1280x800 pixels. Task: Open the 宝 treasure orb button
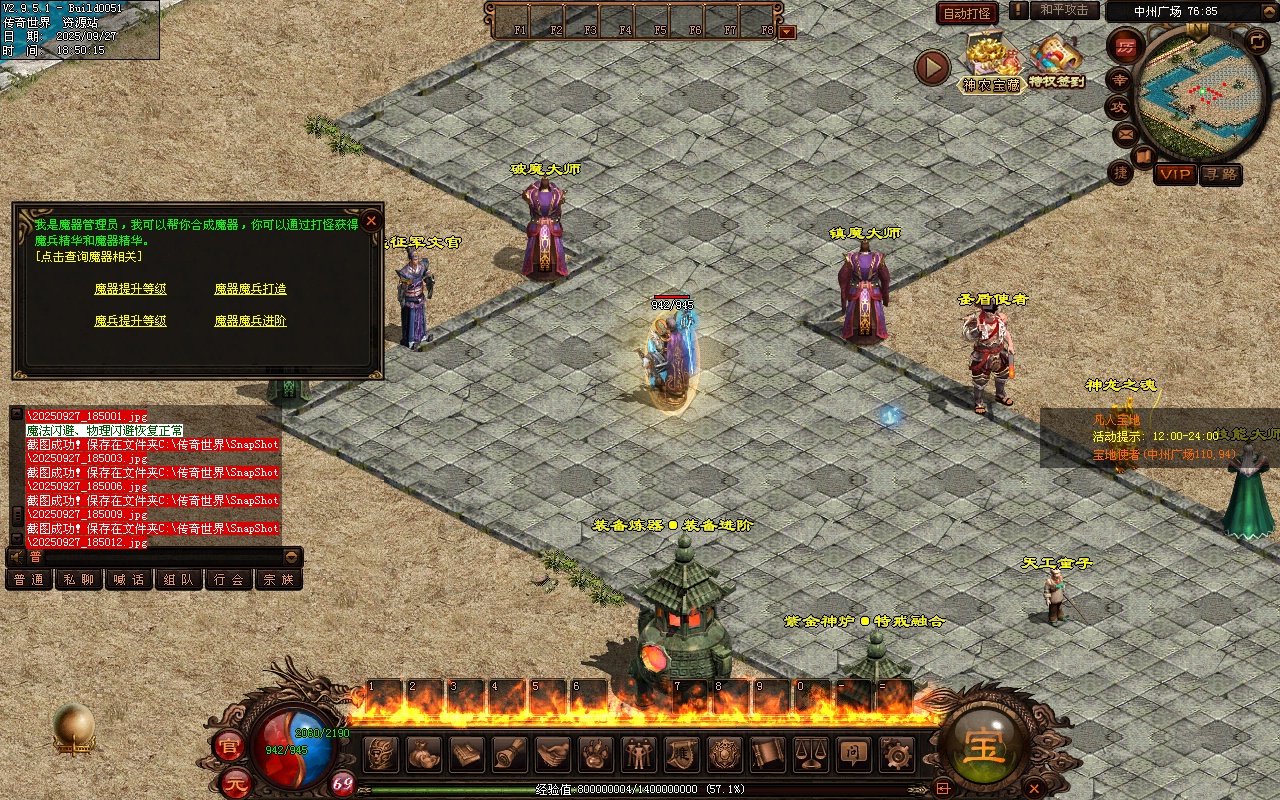(984, 746)
